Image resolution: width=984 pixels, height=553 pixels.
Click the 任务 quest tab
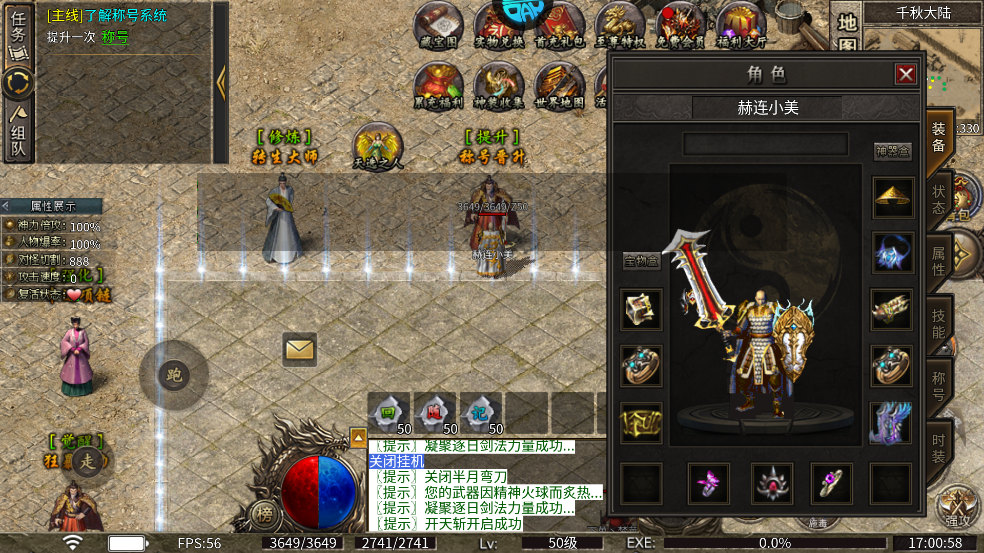click(x=18, y=32)
